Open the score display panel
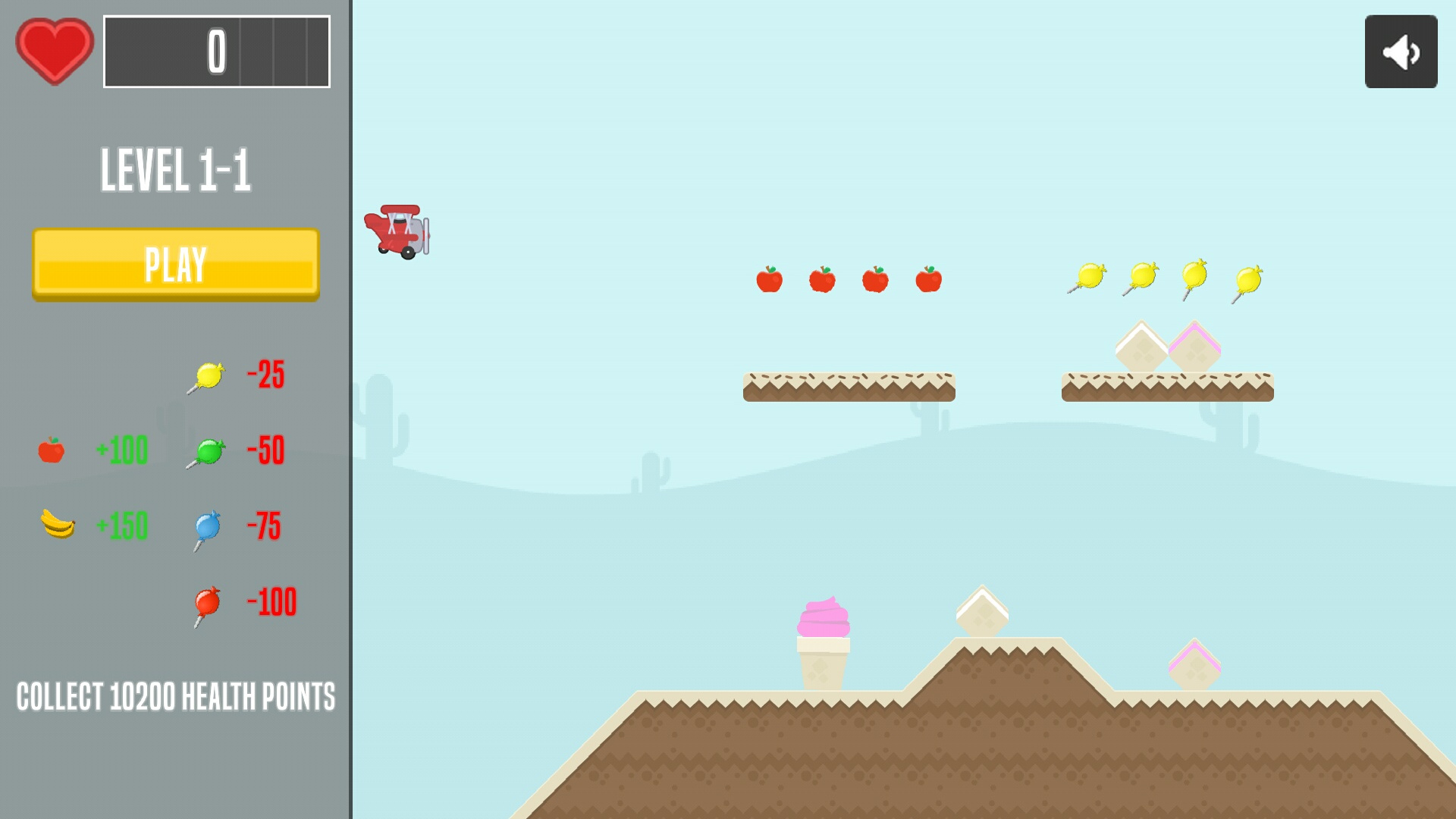The height and width of the screenshot is (819, 1456). (x=217, y=53)
